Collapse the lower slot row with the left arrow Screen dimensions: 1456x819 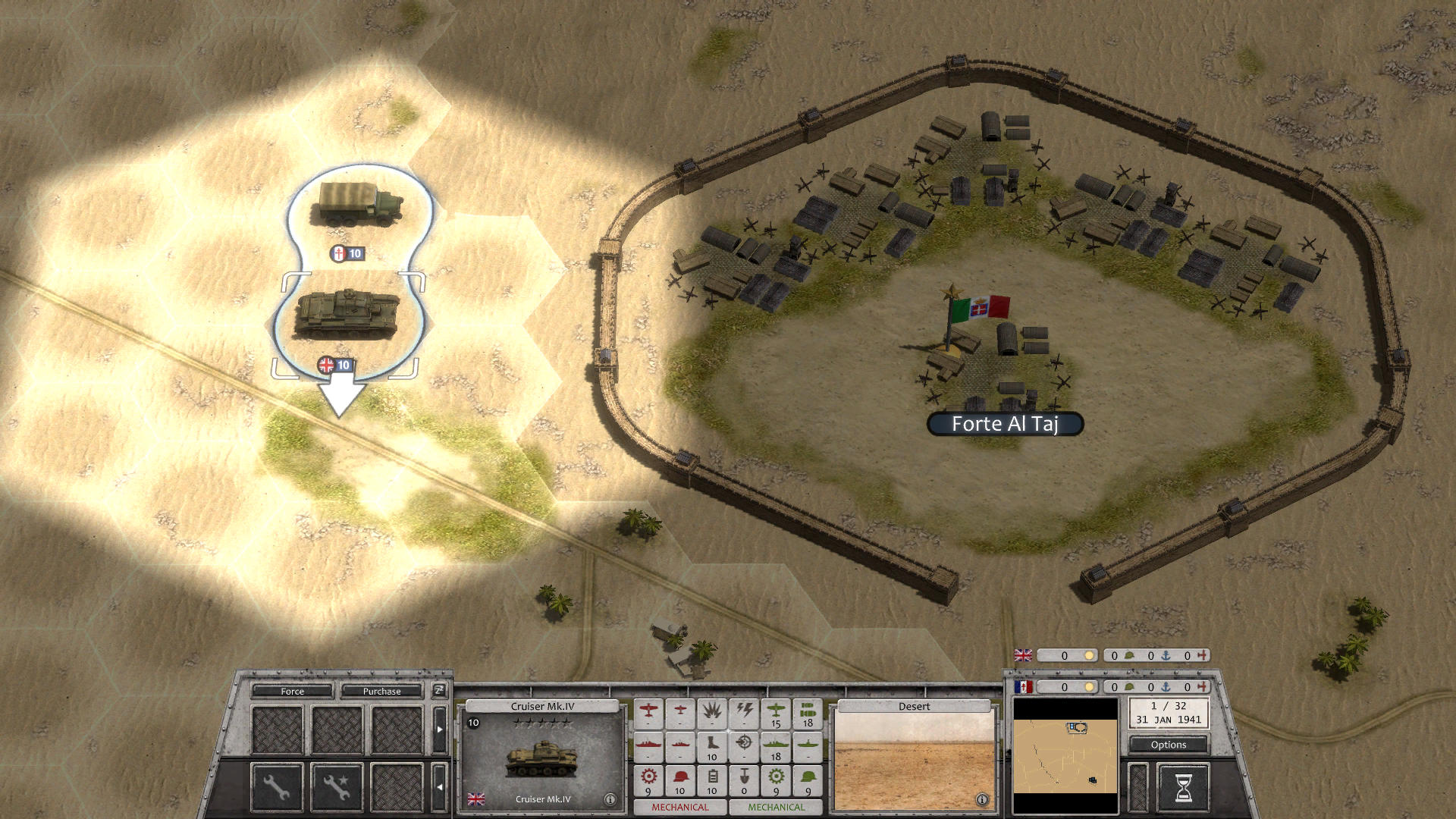(440, 787)
